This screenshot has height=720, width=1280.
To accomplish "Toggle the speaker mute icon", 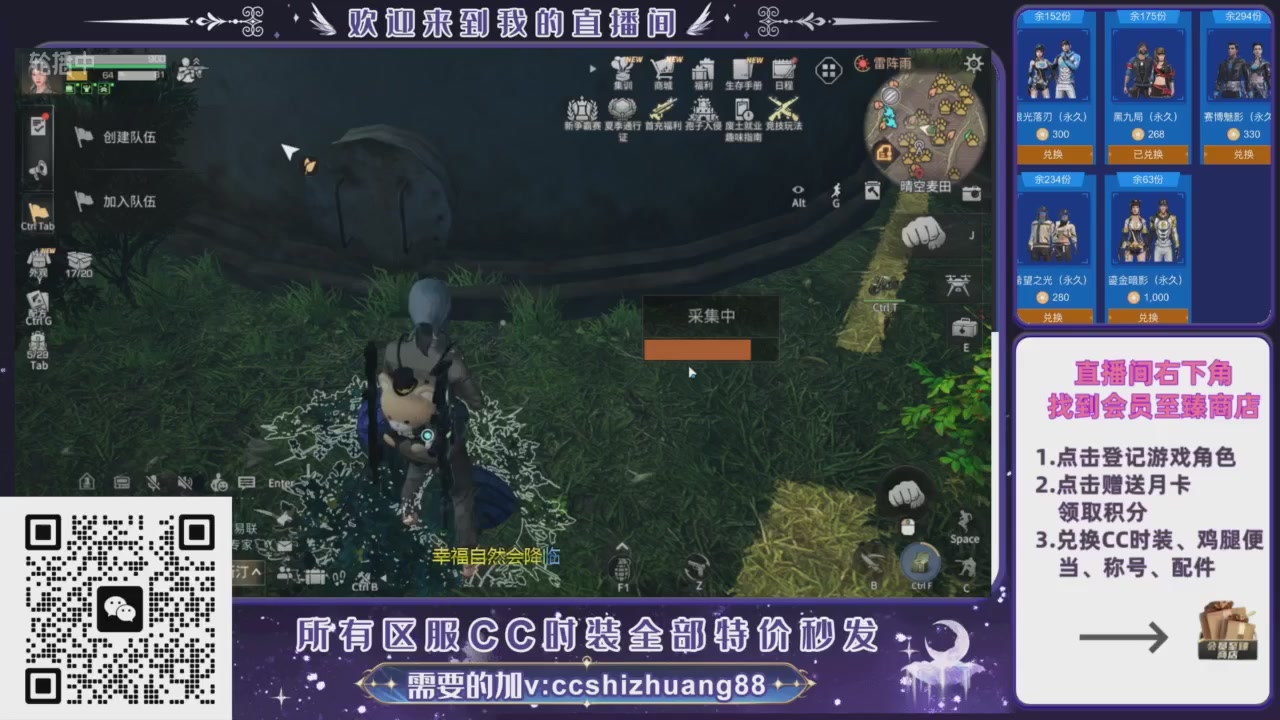I will click(x=184, y=483).
